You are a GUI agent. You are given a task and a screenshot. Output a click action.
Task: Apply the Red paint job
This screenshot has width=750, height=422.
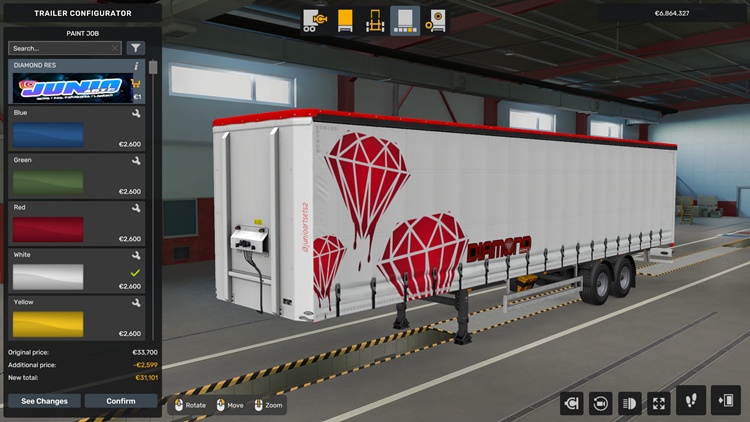48,230
